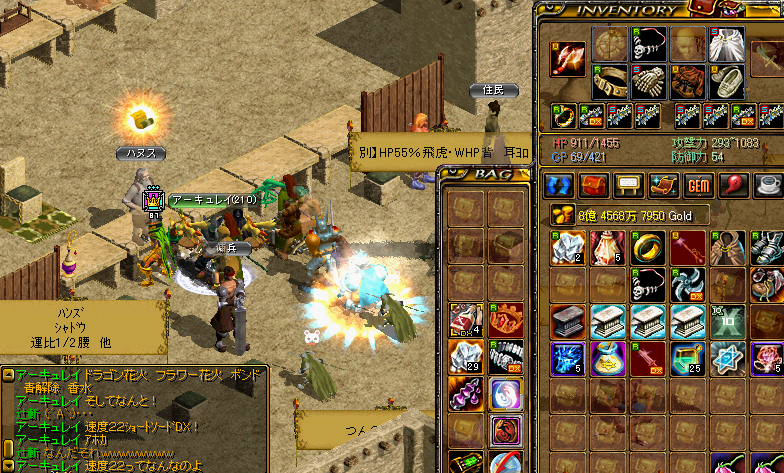784x473 pixels.
Task: Select the equipped bone gloves
Action: [x=649, y=81]
